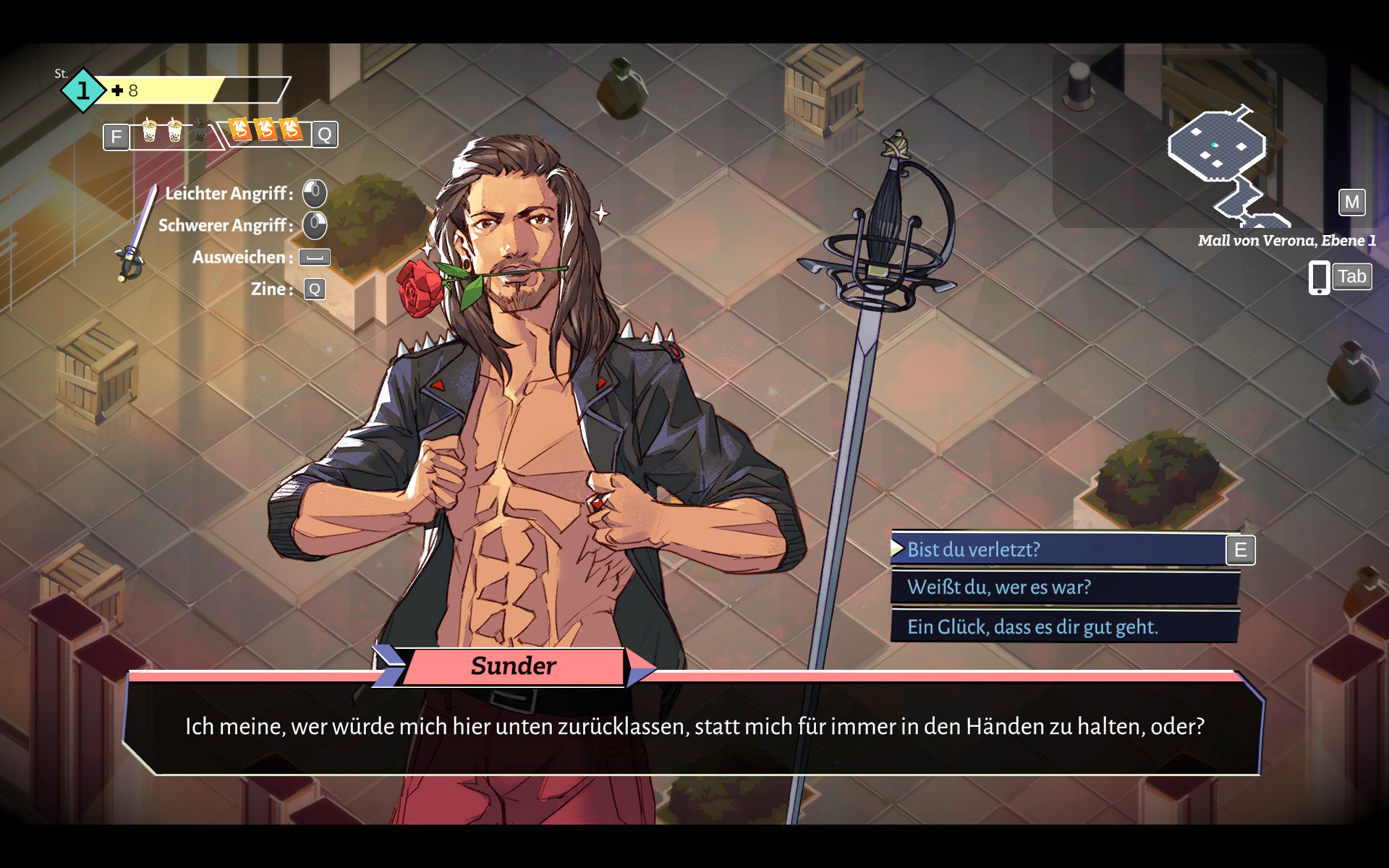Select the reply "Weißt du, wer es war?"
This screenshot has width=1389, height=868.
coord(1063,587)
